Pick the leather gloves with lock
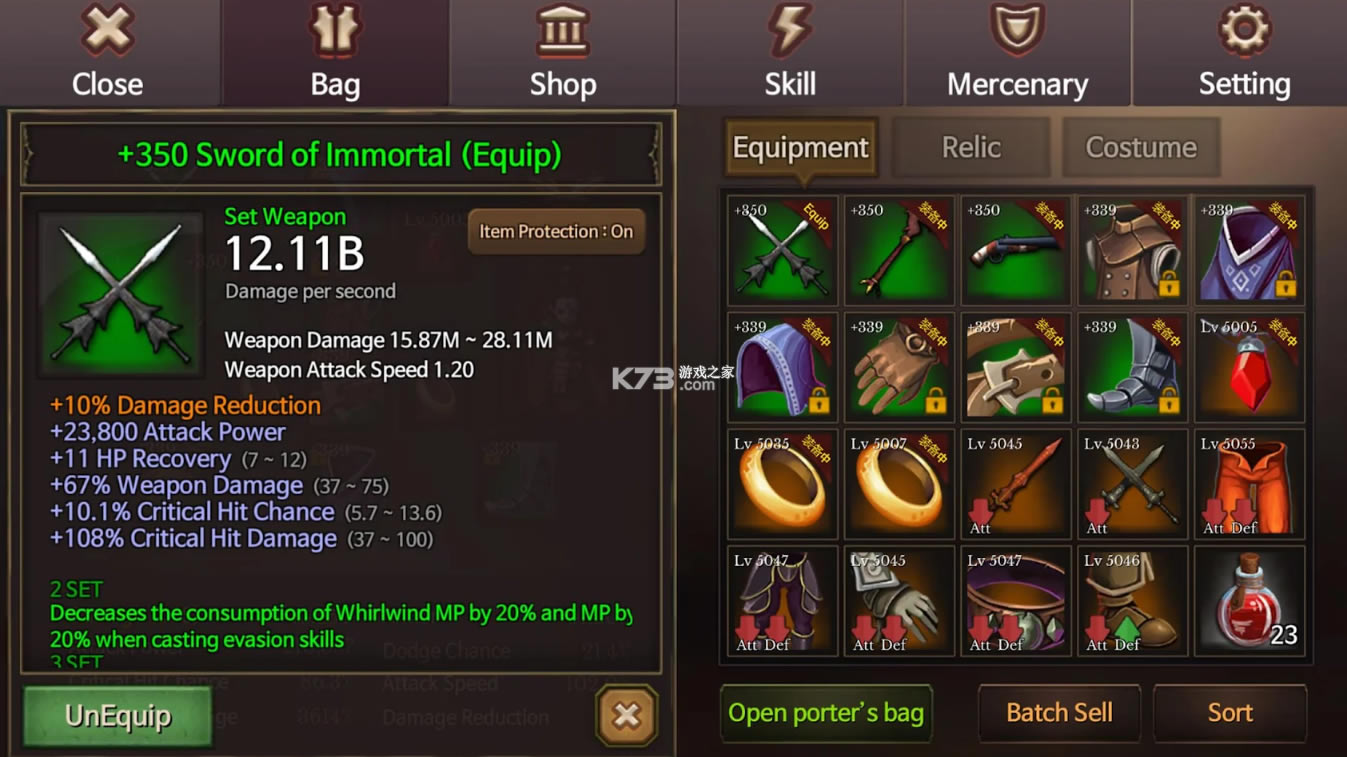Image resolution: width=1347 pixels, height=757 pixels. click(899, 368)
